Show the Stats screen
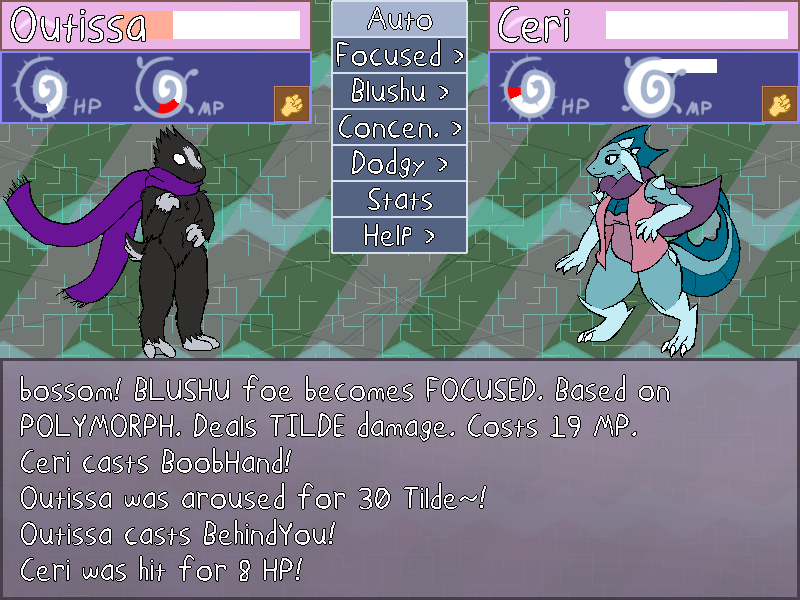 (399, 199)
